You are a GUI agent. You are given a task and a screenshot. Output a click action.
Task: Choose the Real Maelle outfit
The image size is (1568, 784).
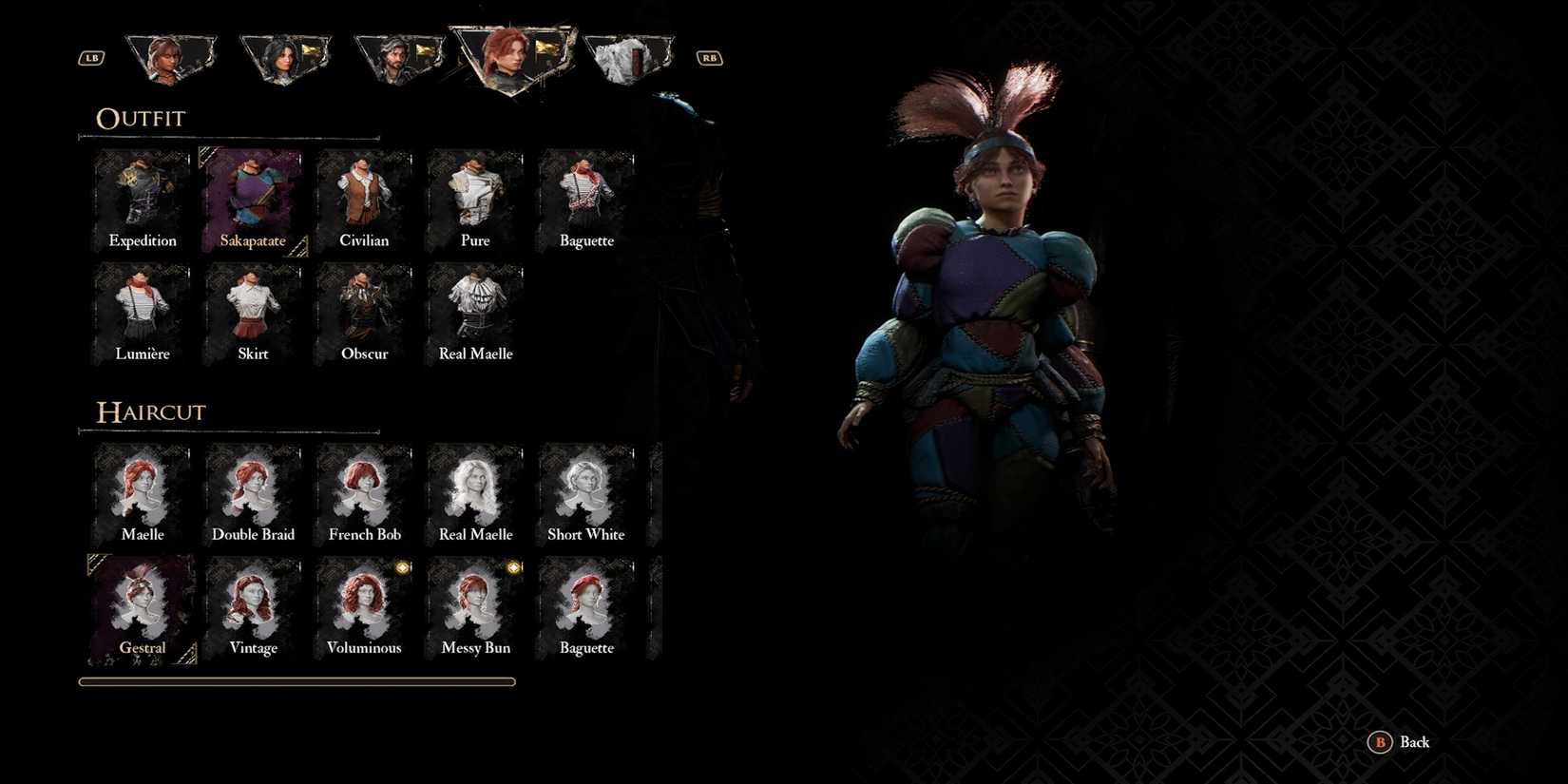[474, 310]
